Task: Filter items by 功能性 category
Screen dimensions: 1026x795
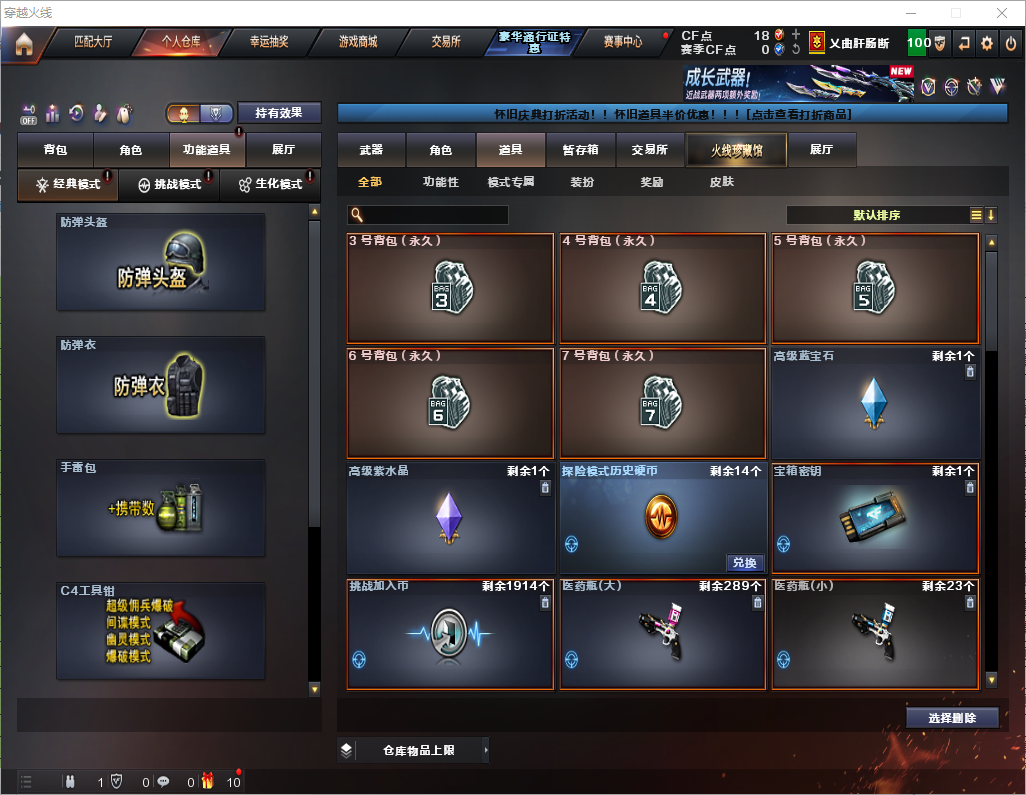Action: [440, 182]
